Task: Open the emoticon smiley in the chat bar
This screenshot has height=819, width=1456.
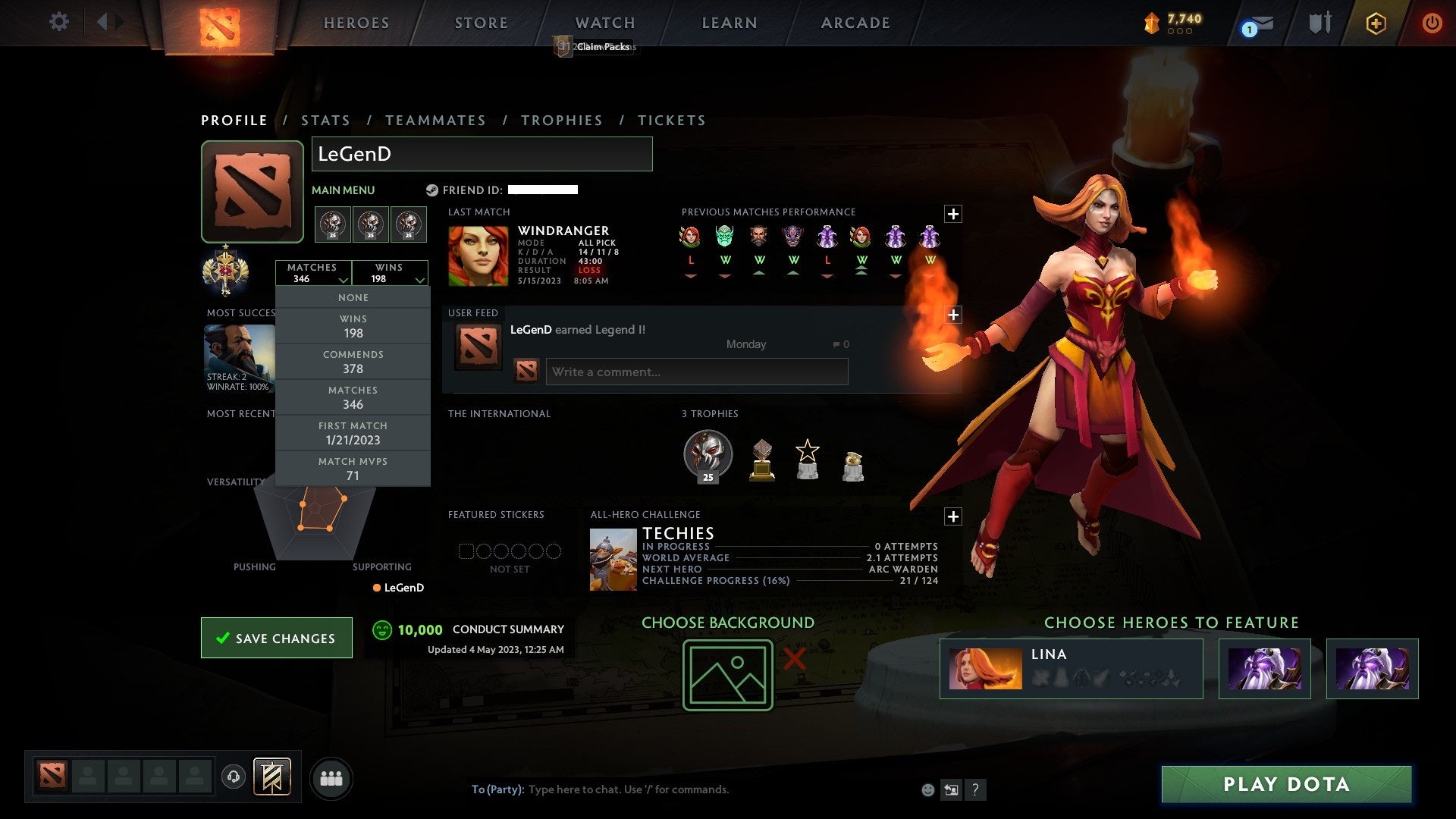Action: pyautogui.click(x=927, y=789)
